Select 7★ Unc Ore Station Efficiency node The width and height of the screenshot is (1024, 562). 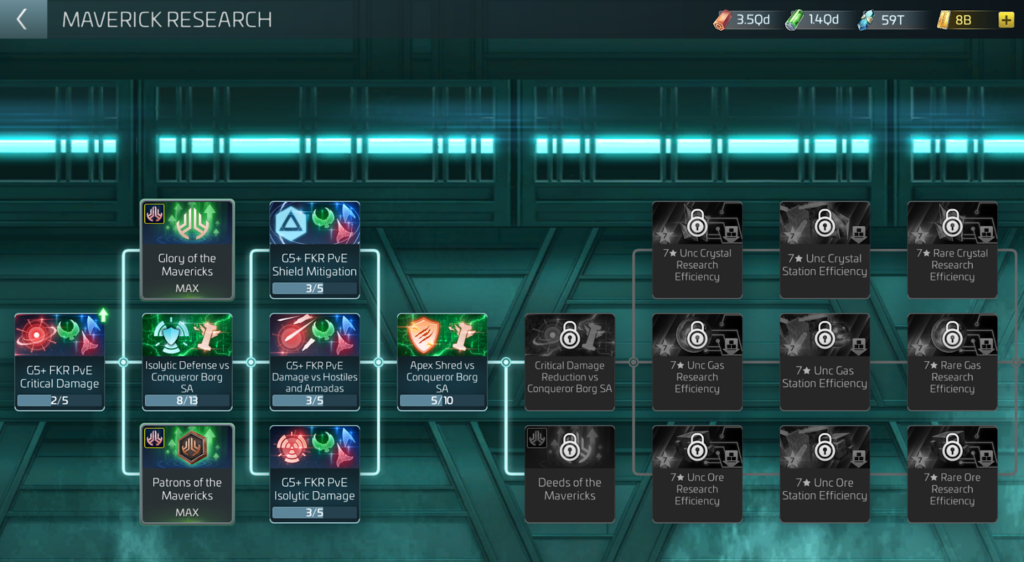point(825,473)
